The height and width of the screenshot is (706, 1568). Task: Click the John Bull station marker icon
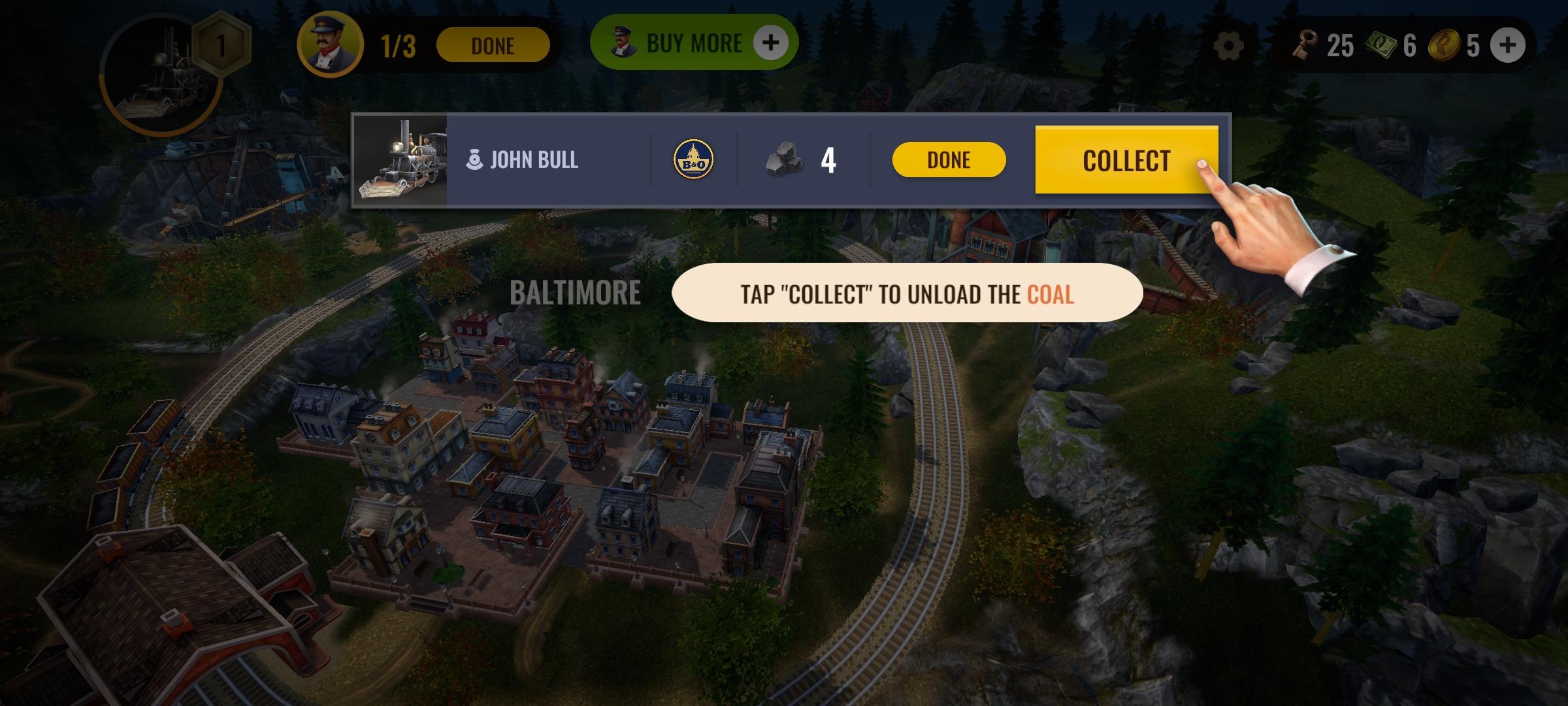(x=474, y=159)
